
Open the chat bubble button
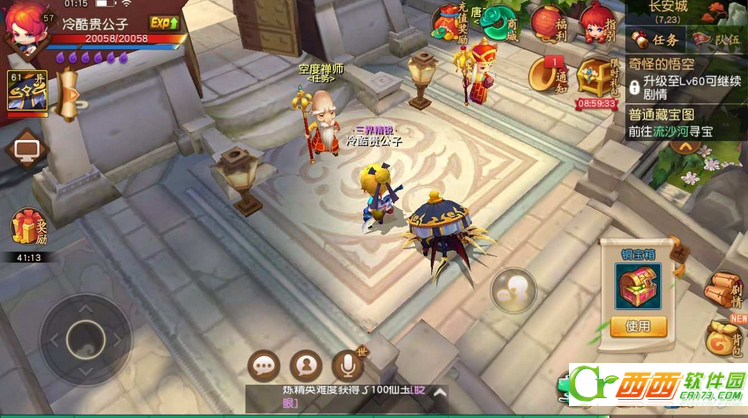[264, 366]
